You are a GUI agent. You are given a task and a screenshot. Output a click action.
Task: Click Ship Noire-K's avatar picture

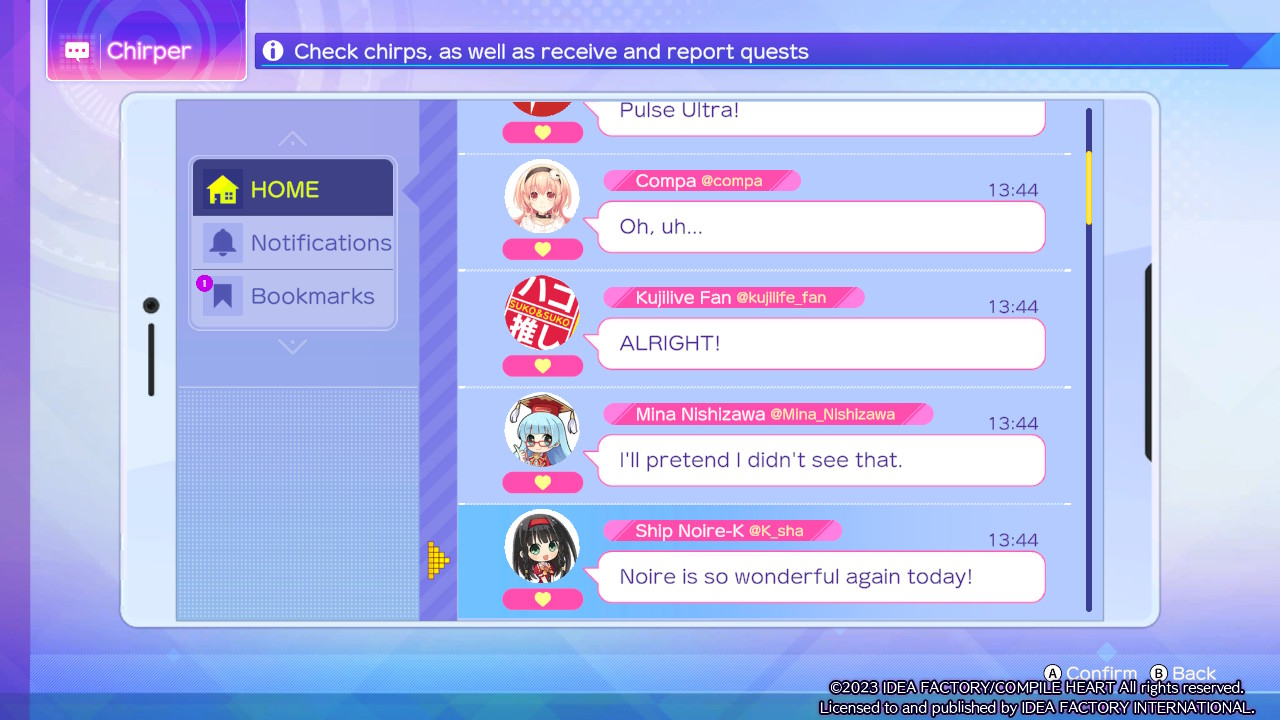coord(542,546)
